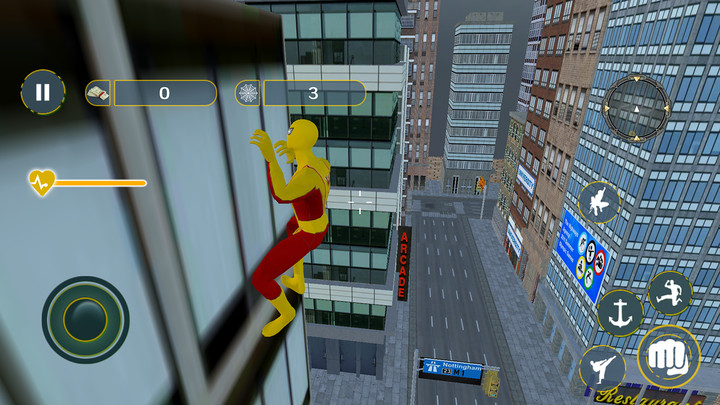
Task: Hit the jumping figure button
Action: click(669, 293)
